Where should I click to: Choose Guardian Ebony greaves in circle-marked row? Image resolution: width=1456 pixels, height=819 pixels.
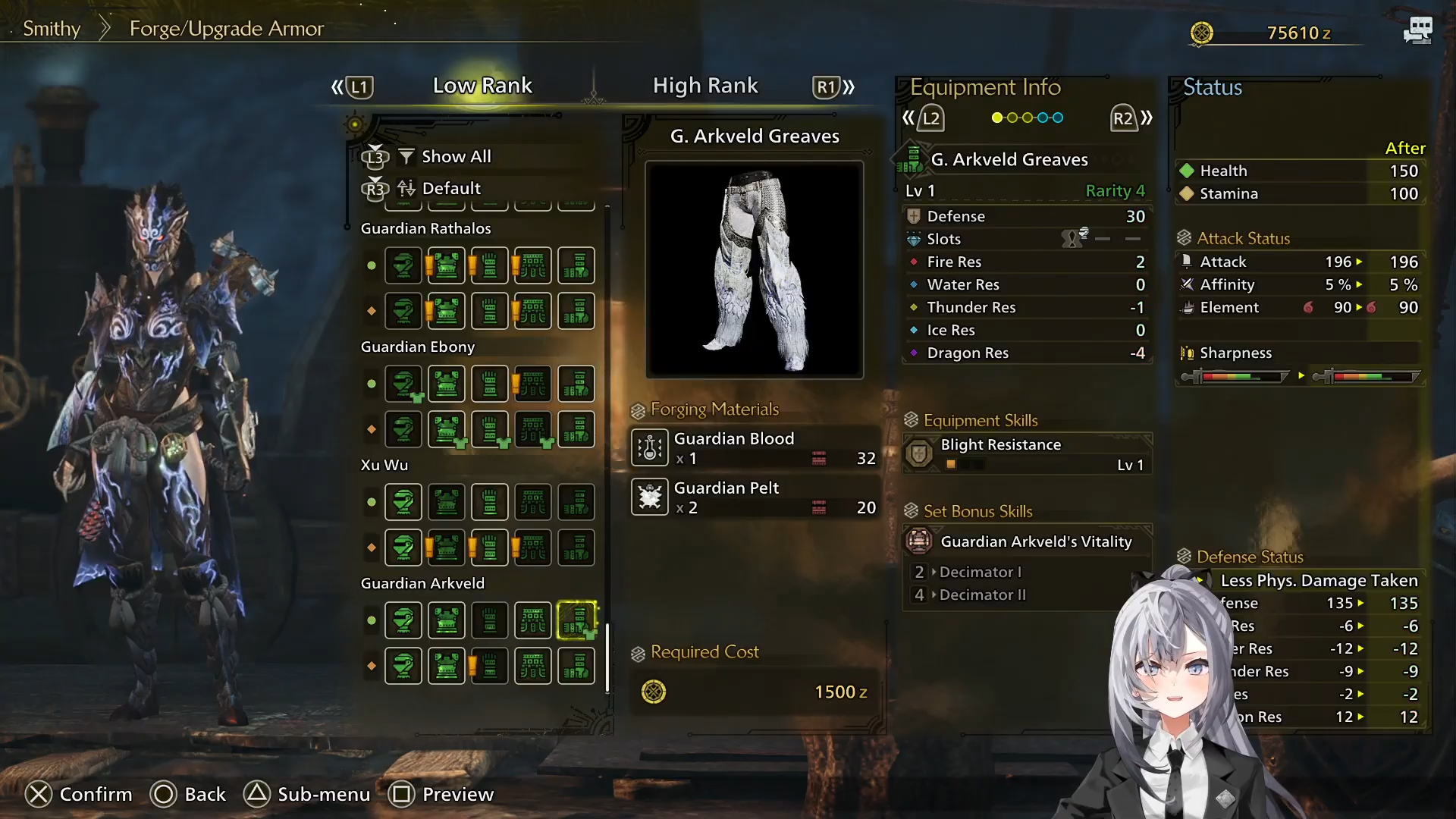(x=576, y=384)
